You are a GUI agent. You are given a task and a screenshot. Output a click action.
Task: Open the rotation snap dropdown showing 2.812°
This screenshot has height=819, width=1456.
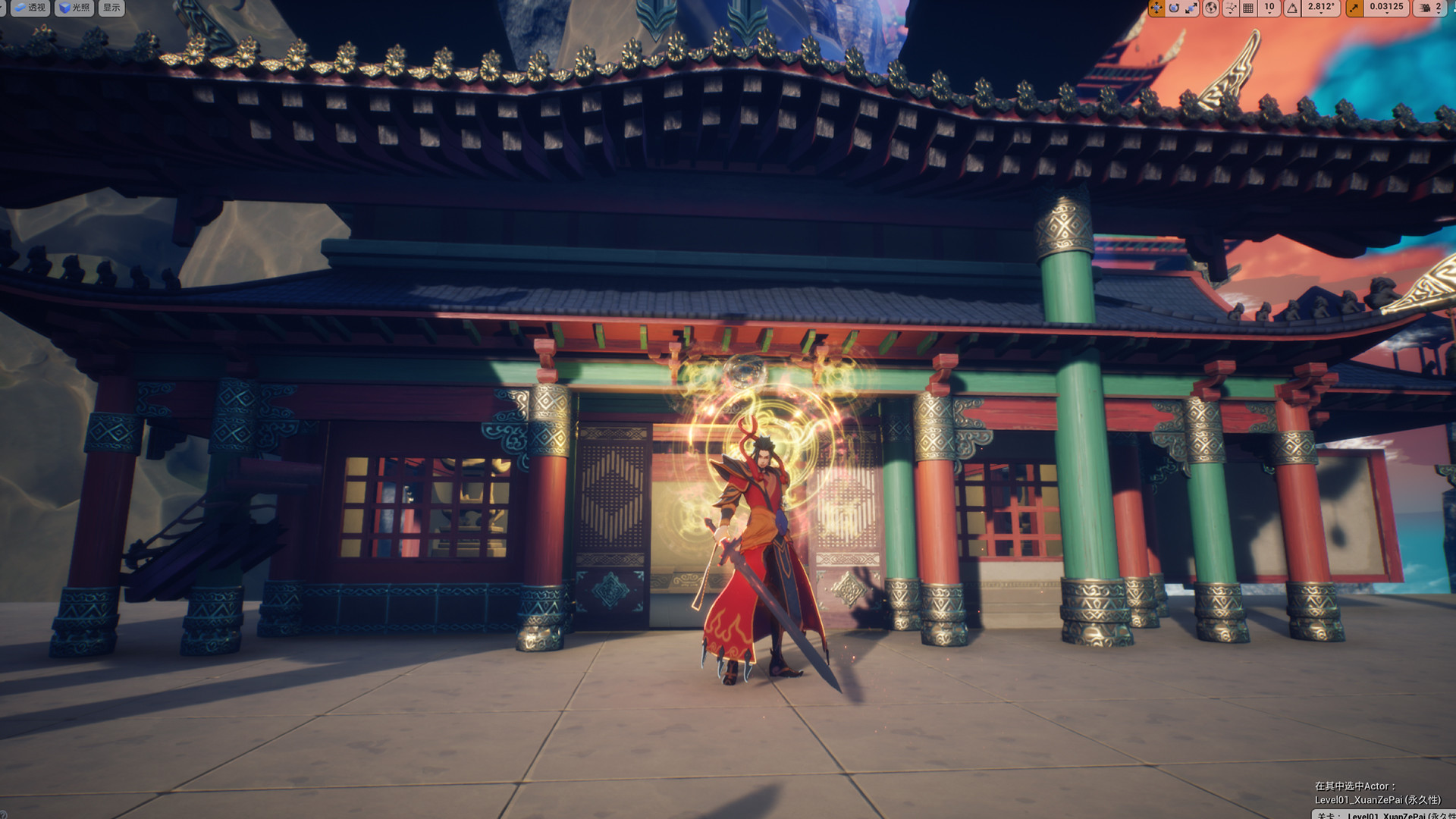pos(1321,8)
